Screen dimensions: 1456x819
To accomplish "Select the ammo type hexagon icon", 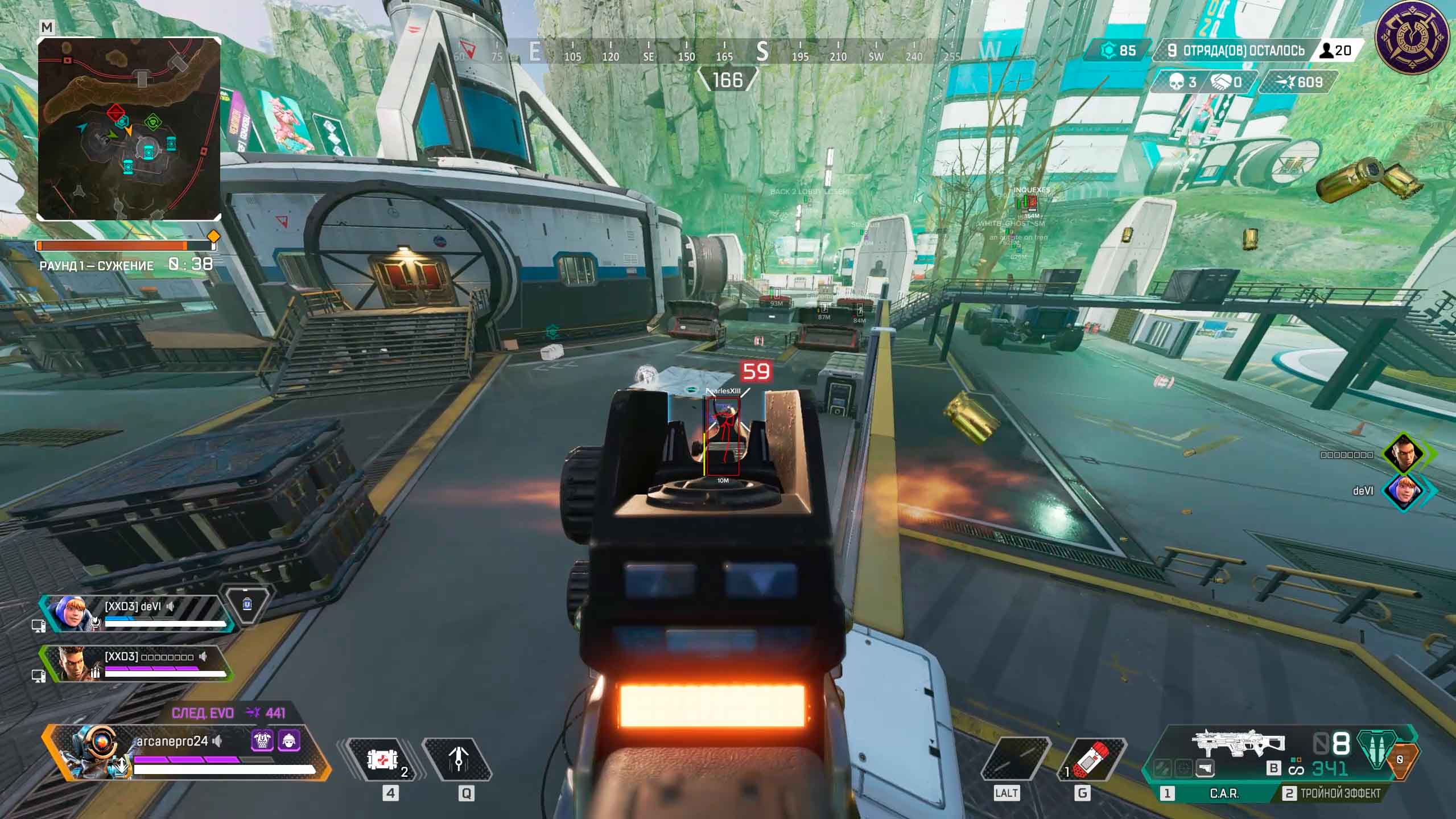I will 1376,747.
